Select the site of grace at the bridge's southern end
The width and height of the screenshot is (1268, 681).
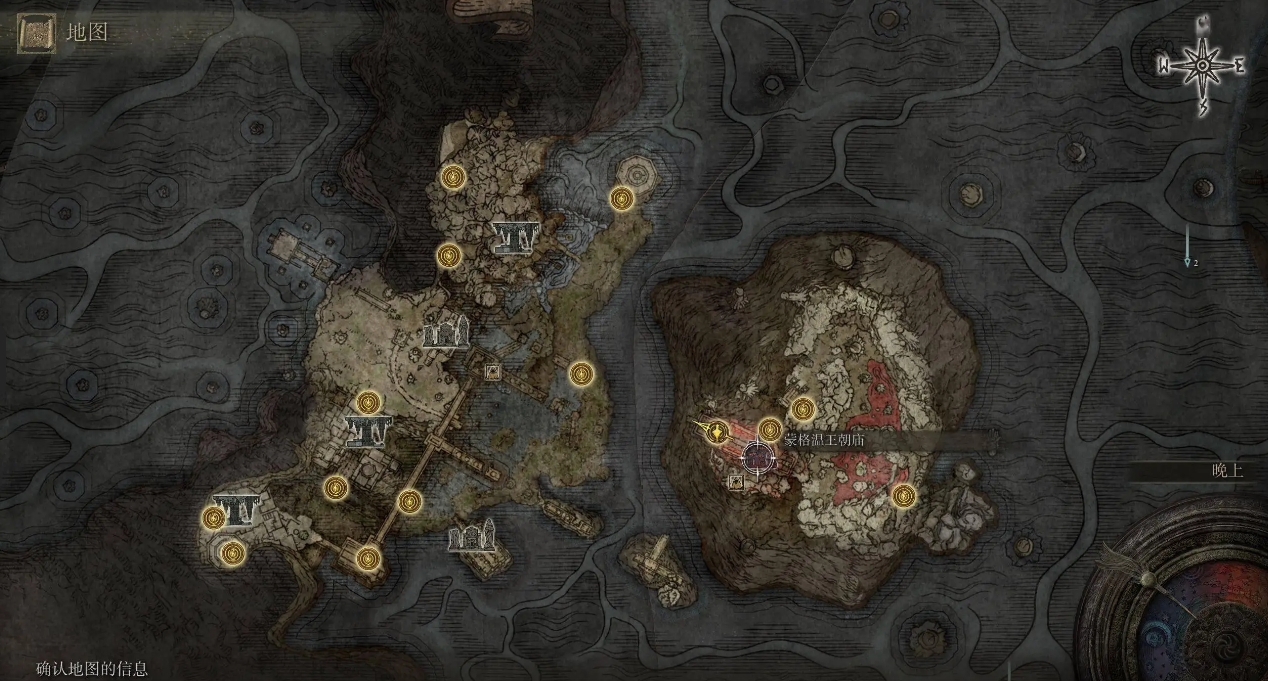tap(368, 558)
